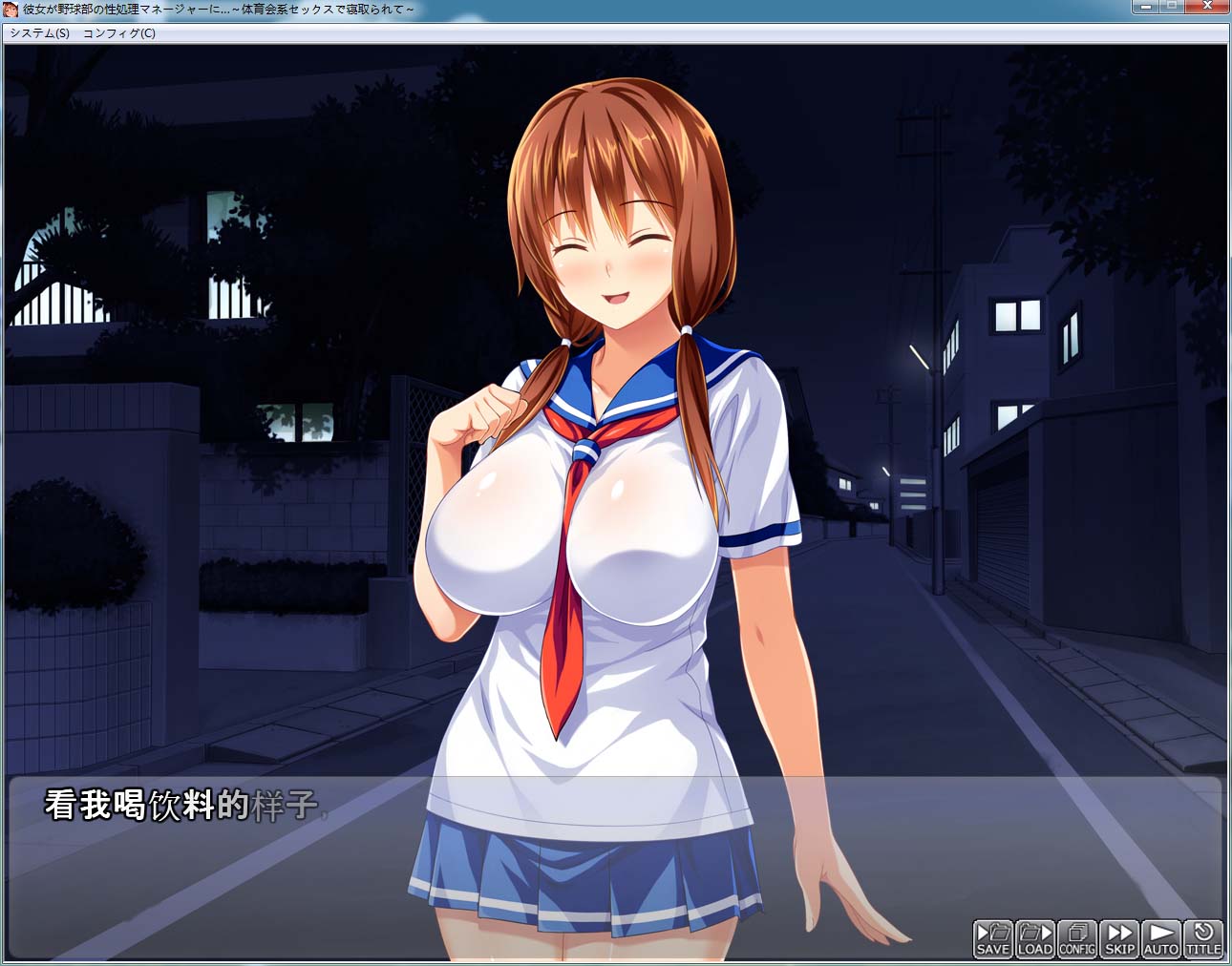The height and width of the screenshot is (966, 1232).
Task: Activate SKIP to fast-forward text
Action: point(1119,938)
